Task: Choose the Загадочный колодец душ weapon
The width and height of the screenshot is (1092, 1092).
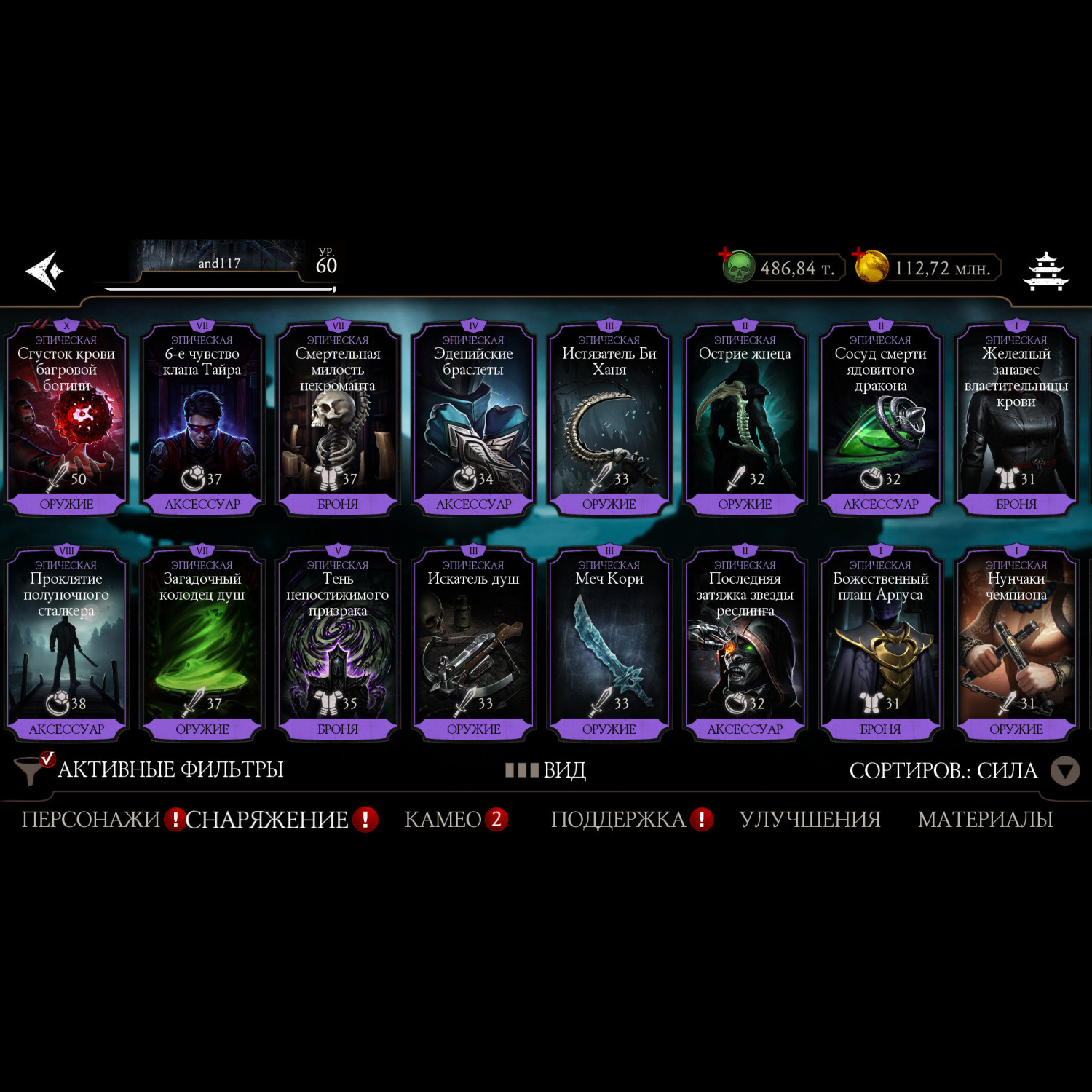Action: point(202,645)
